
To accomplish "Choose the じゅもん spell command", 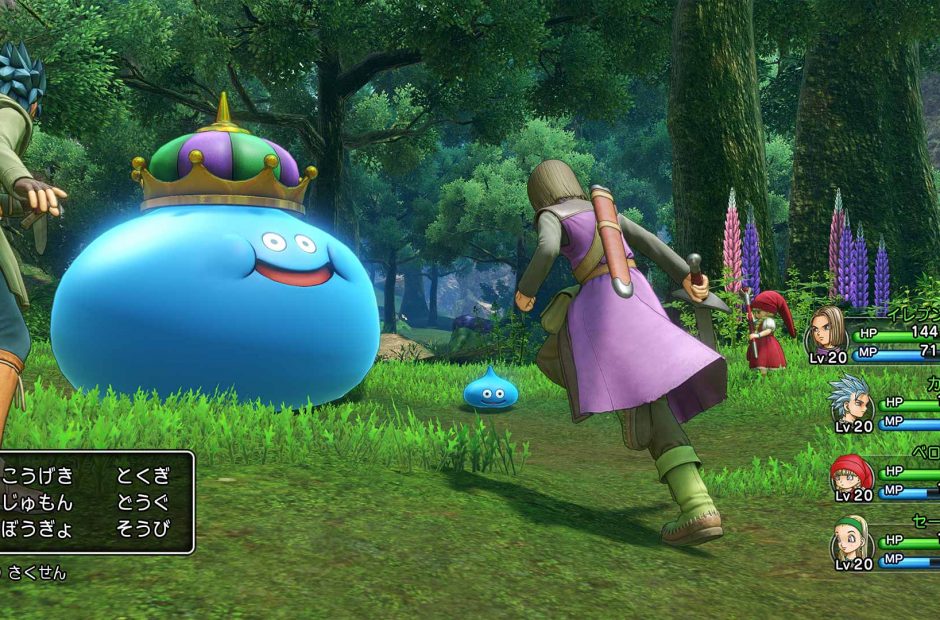I will 37,503.
